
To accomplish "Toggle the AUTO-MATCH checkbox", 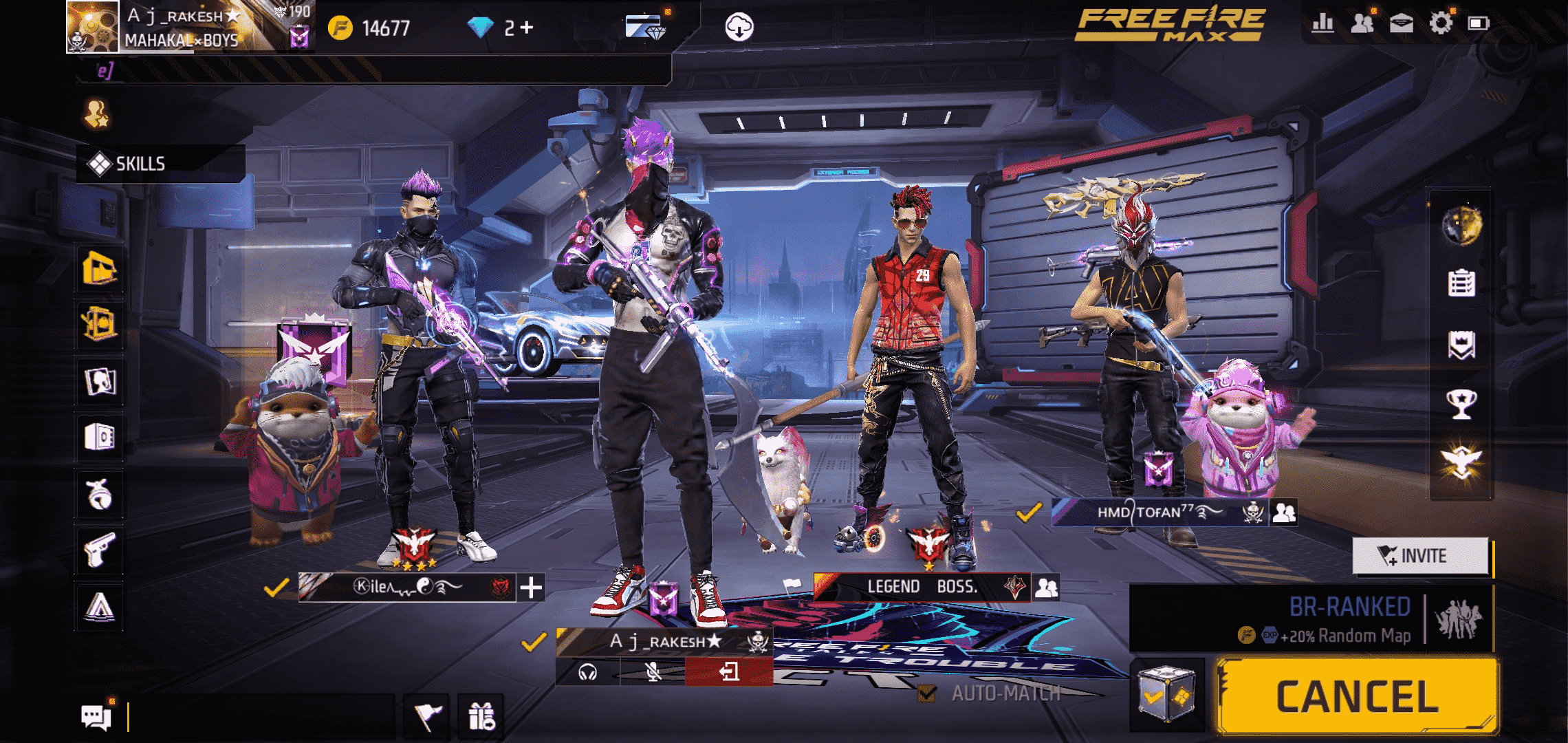I will (927, 693).
